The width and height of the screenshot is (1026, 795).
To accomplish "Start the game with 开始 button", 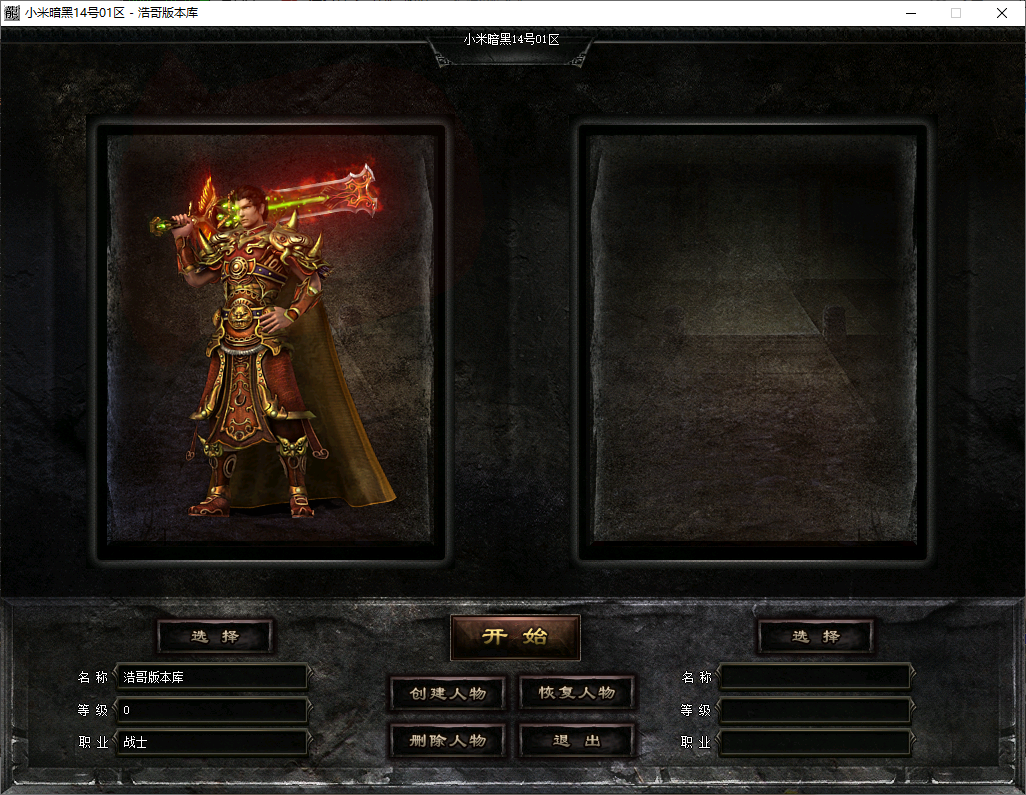I will [x=515, y=637].
